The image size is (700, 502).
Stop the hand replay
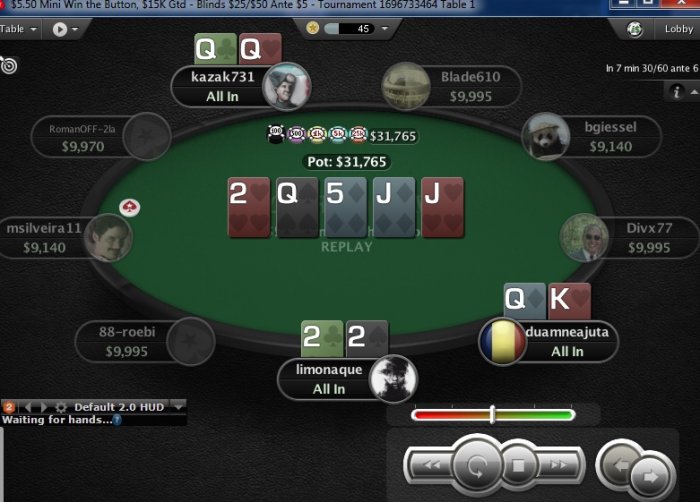[518, 465]
